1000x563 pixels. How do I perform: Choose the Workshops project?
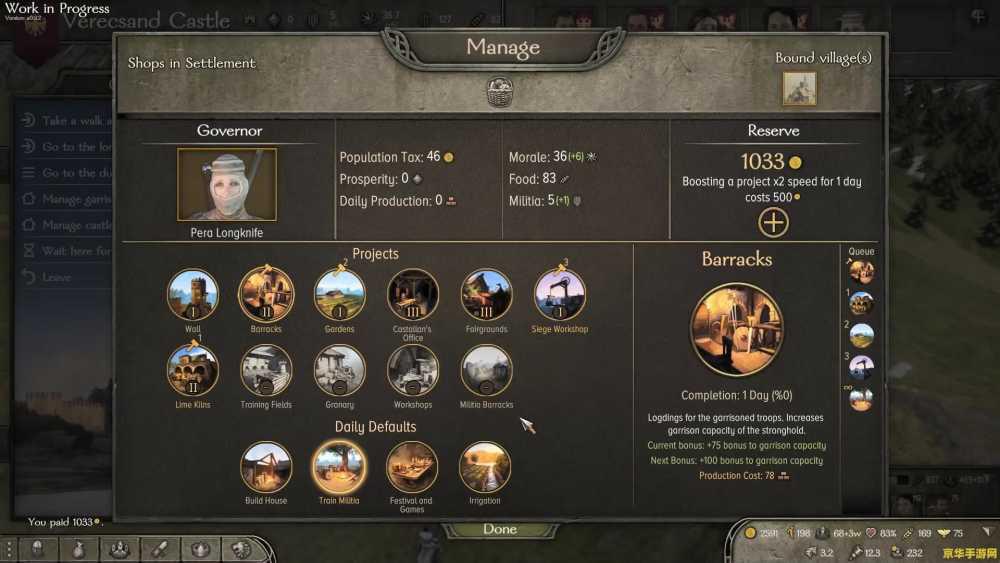[413, 370]
